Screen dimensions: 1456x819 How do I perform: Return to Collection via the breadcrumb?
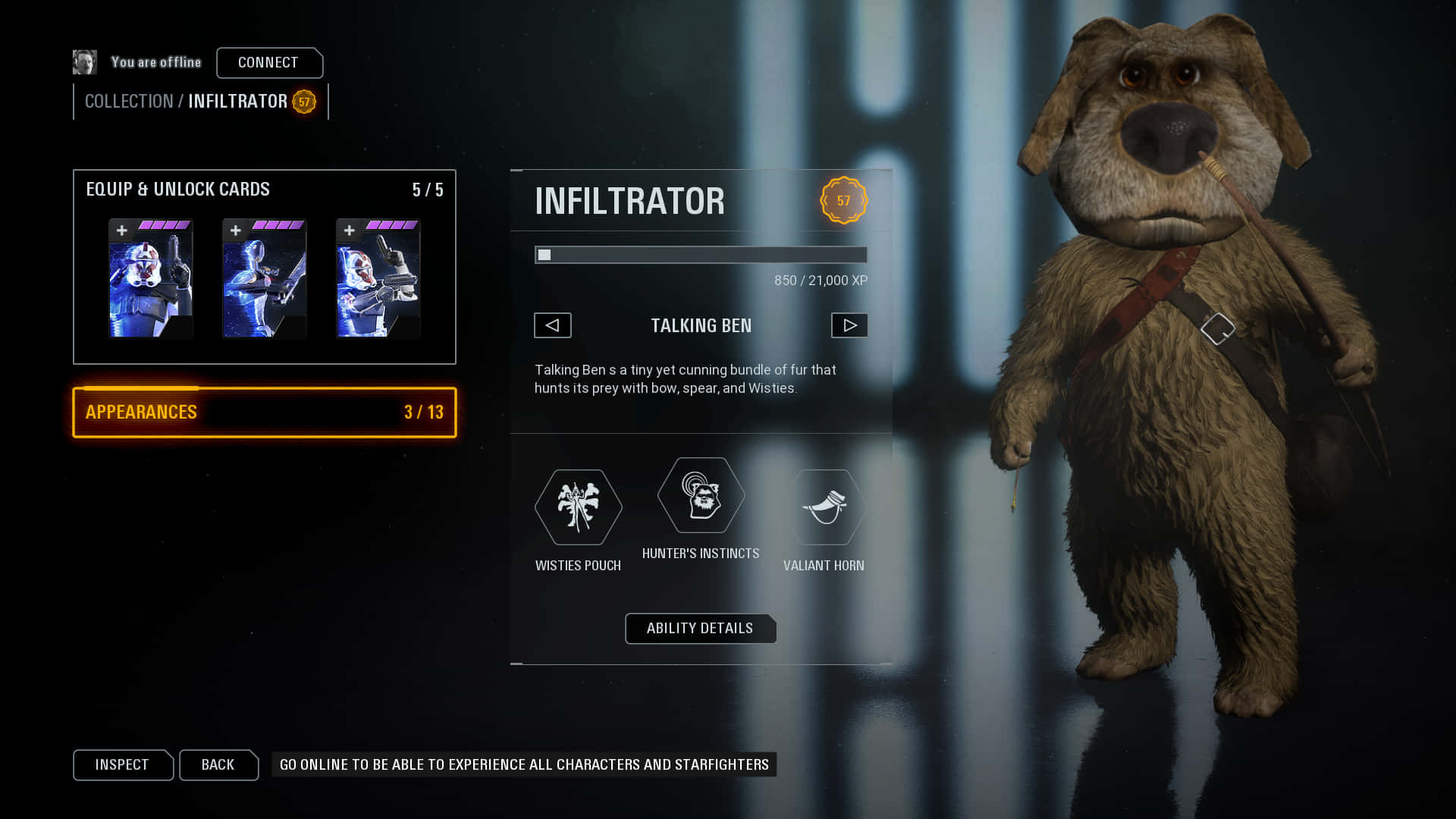pyautogui.click(x=129, y=102)
